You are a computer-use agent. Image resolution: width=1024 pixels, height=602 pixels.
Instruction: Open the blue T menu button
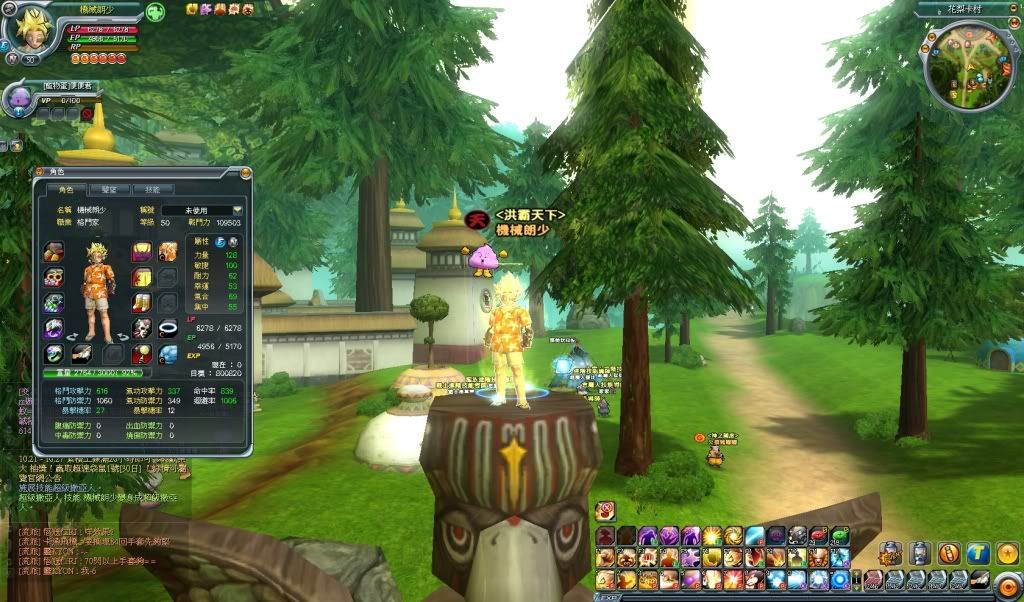[x=977, y=552]
